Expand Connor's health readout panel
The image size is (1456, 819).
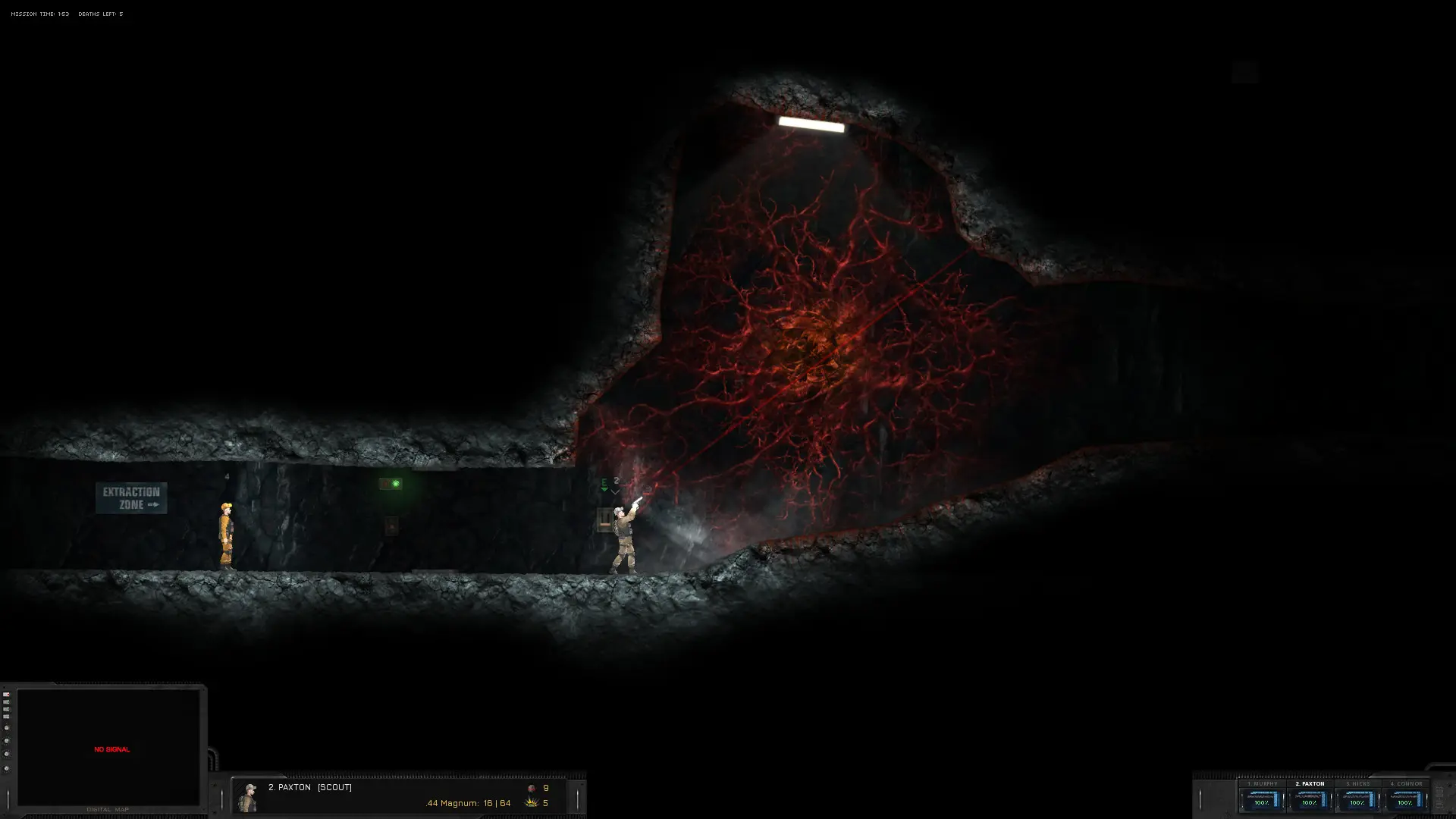pyautogui.click(x=1405, y=800)
